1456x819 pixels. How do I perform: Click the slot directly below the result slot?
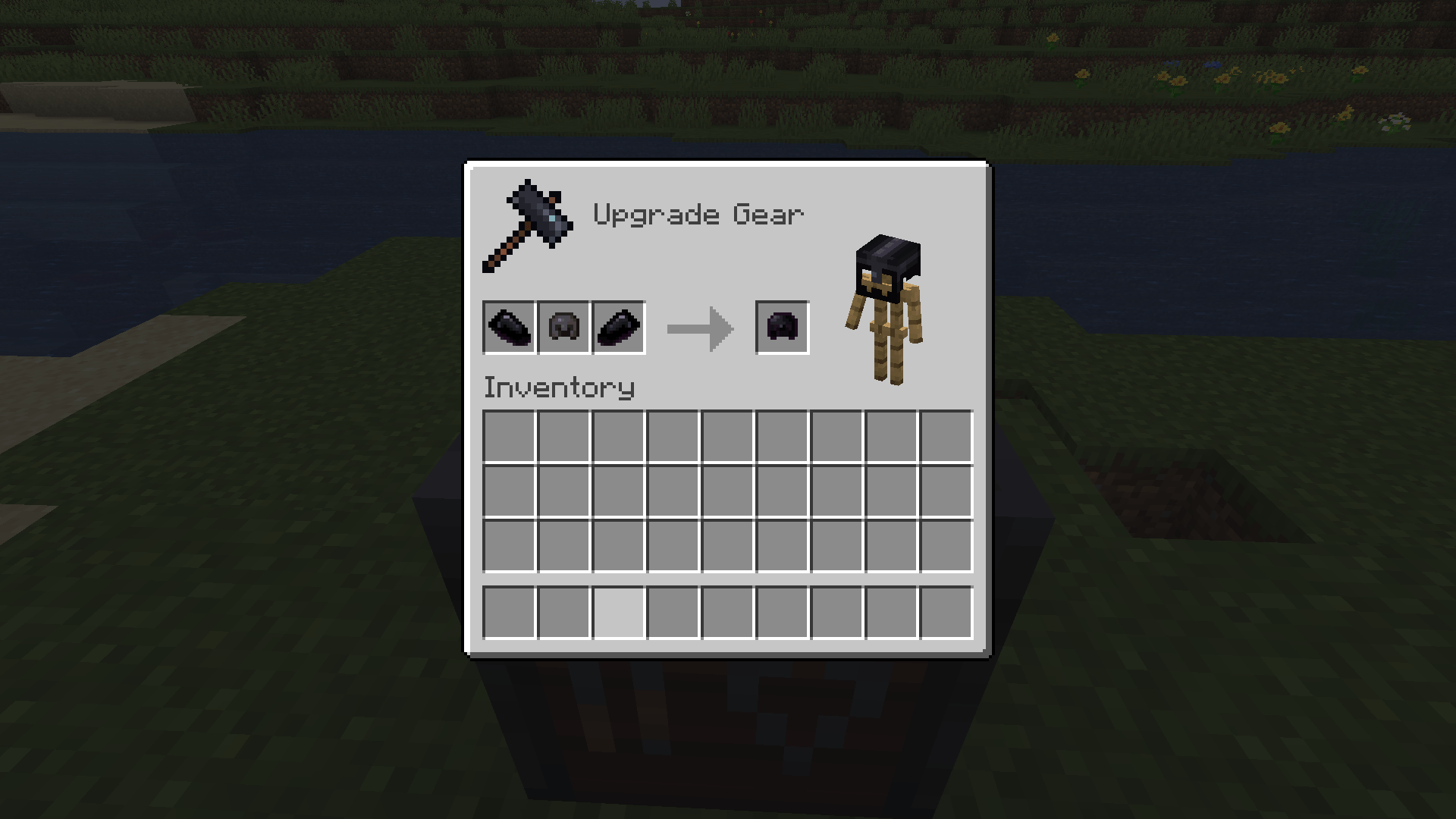[x=783, y=436]
